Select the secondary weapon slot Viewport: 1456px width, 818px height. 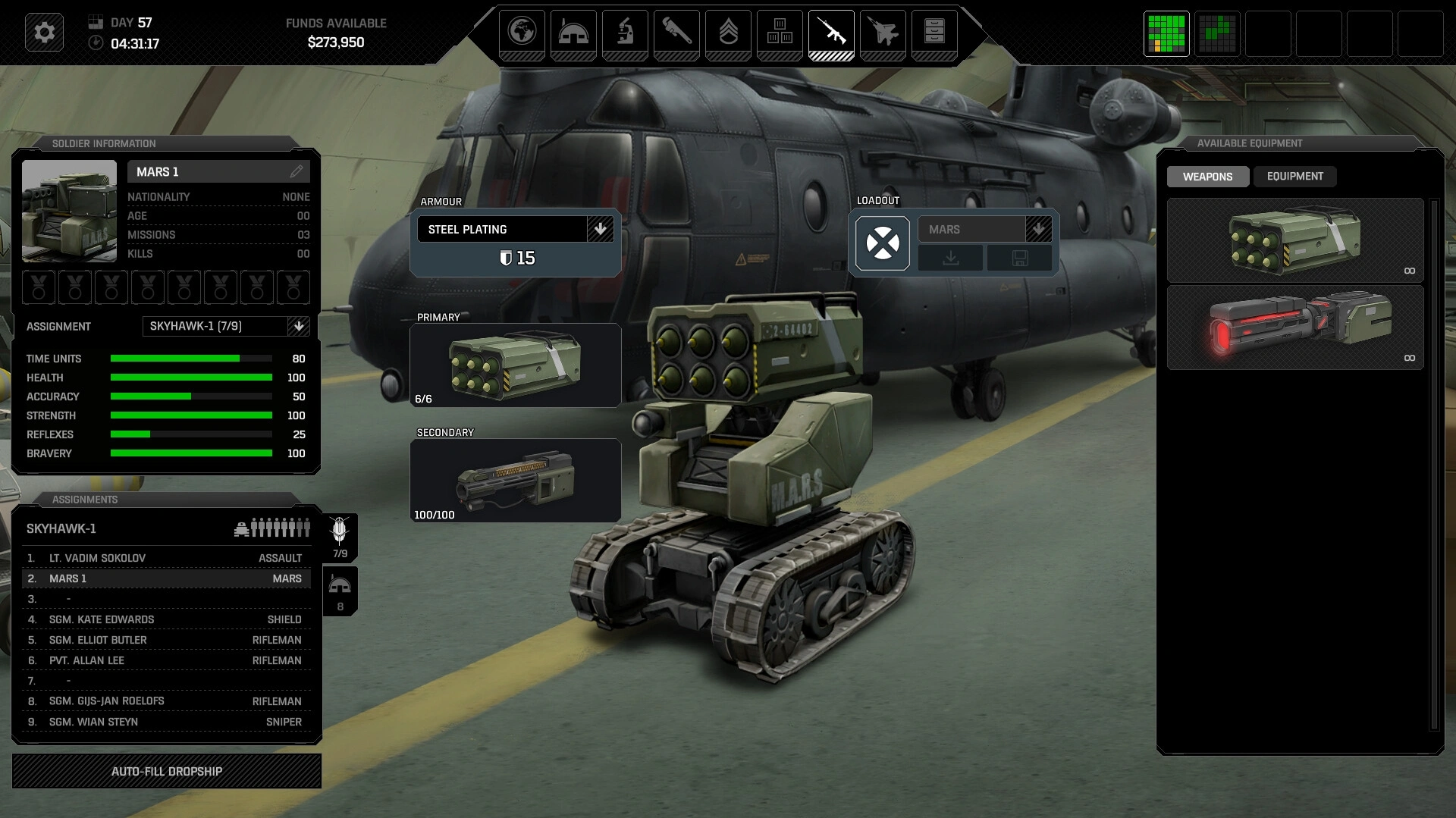coord(515,481)
